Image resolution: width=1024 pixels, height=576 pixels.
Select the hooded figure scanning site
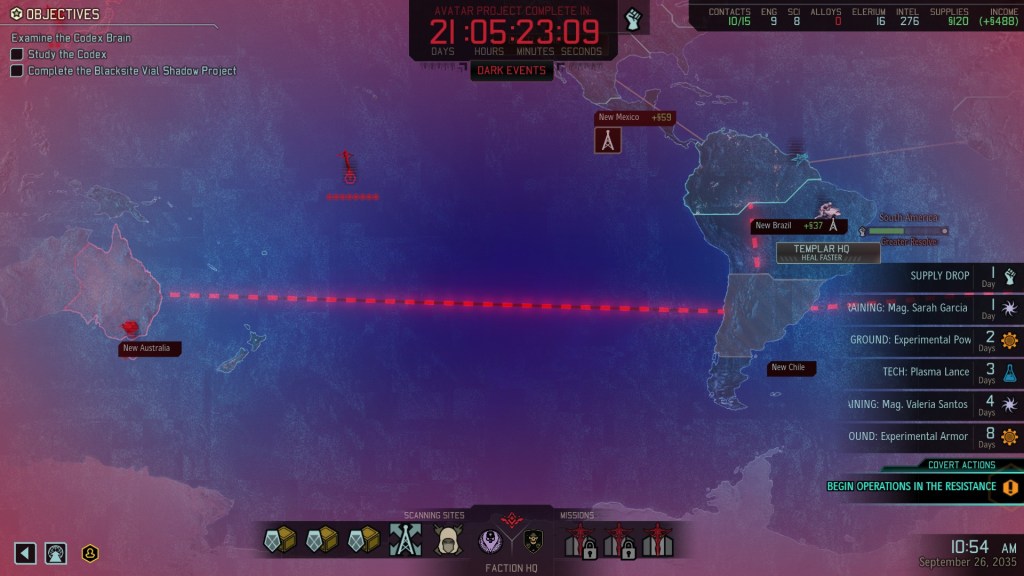pos(446,541)
